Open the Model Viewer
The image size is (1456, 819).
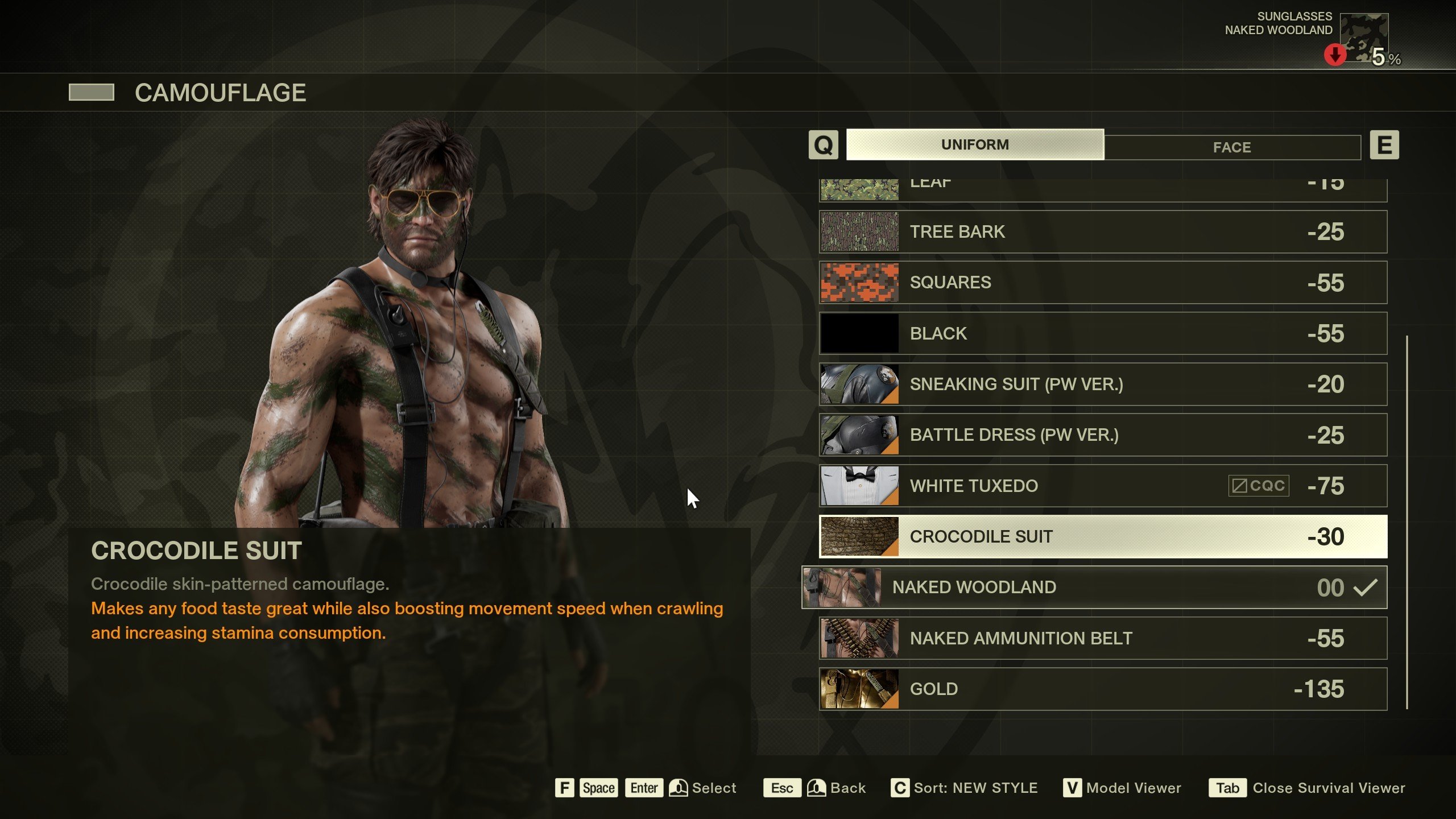(1133, 788)
